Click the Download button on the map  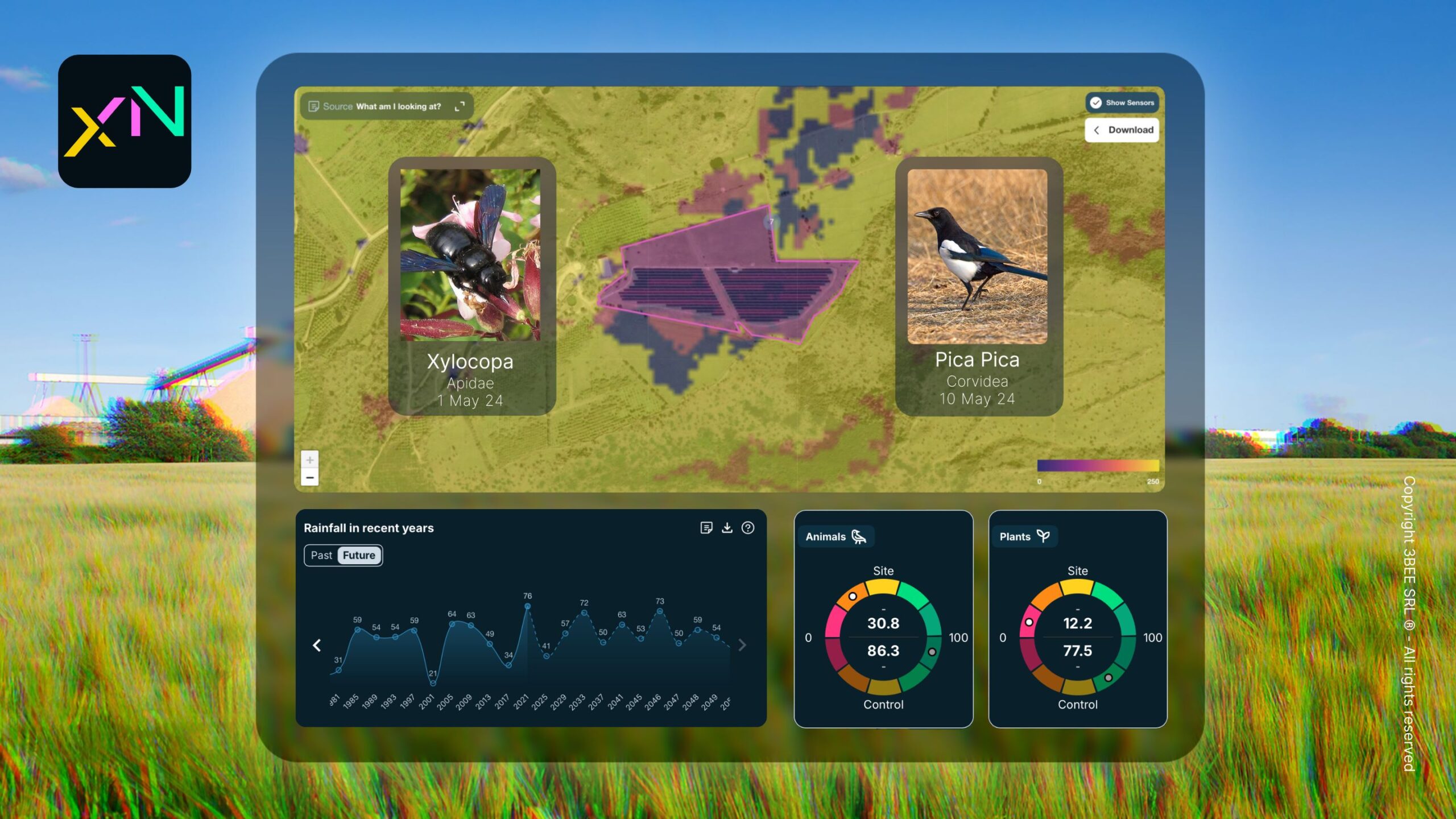click(x=1122, y=130)
